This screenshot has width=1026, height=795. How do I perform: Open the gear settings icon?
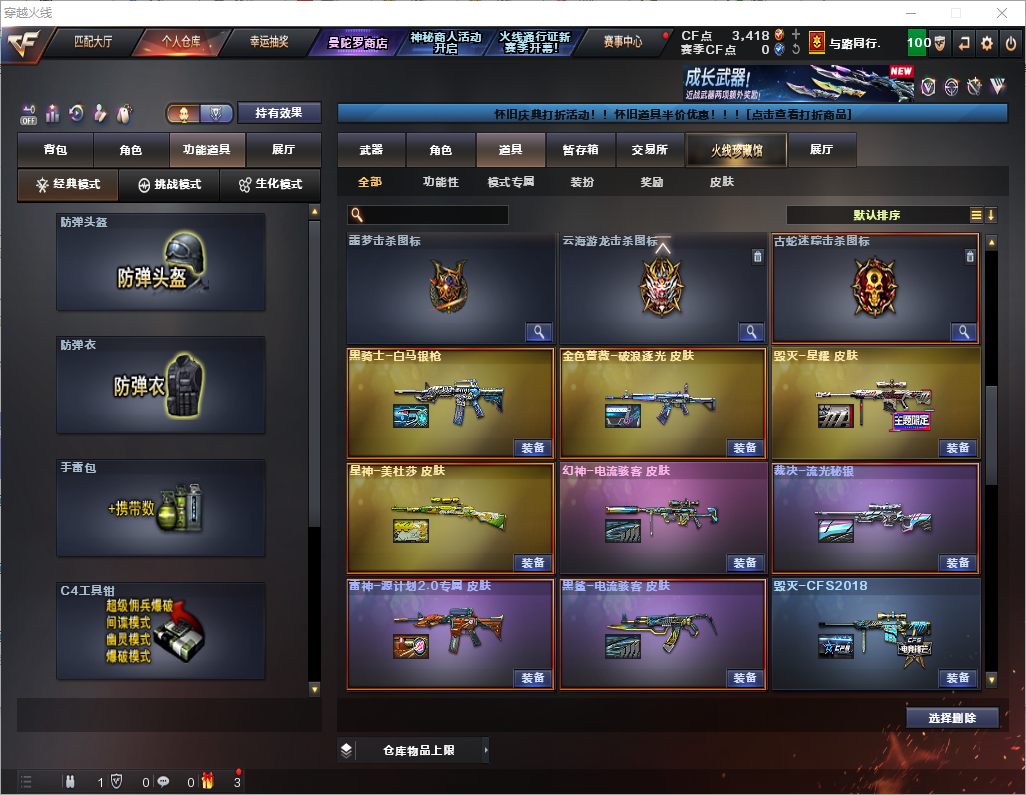point(987,43)
